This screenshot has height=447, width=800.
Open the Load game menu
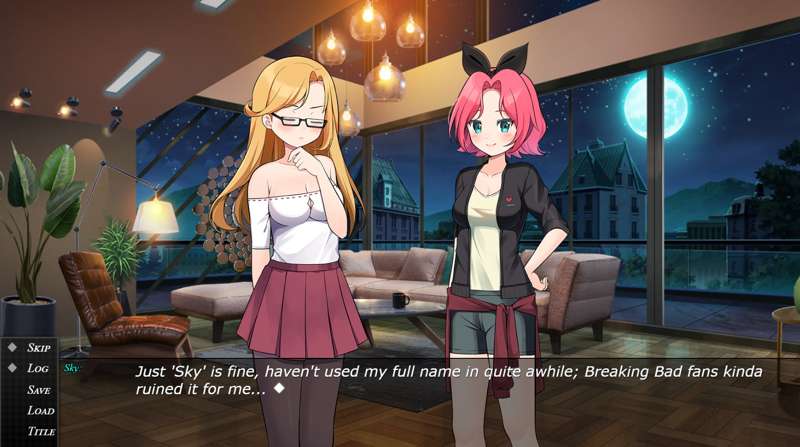pyautogui.click(x=40, y=411)
